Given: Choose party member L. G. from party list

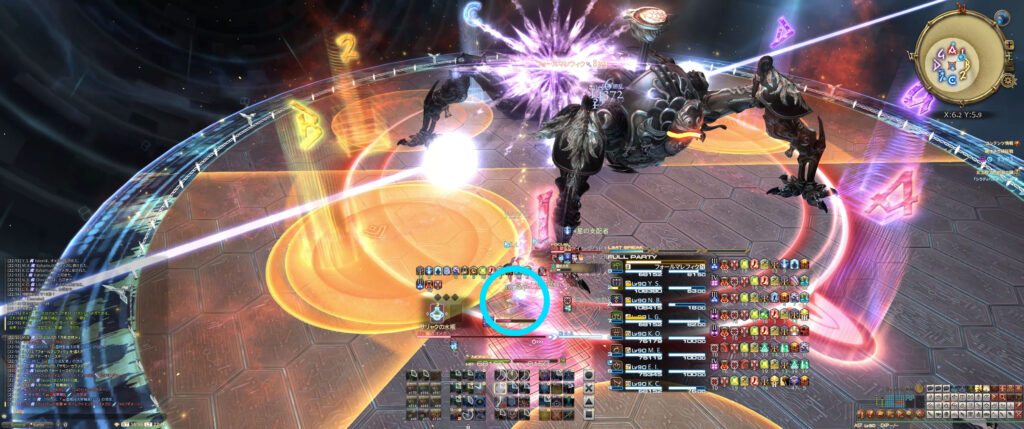Looking at the screenshot, I should tap(650, 316).
